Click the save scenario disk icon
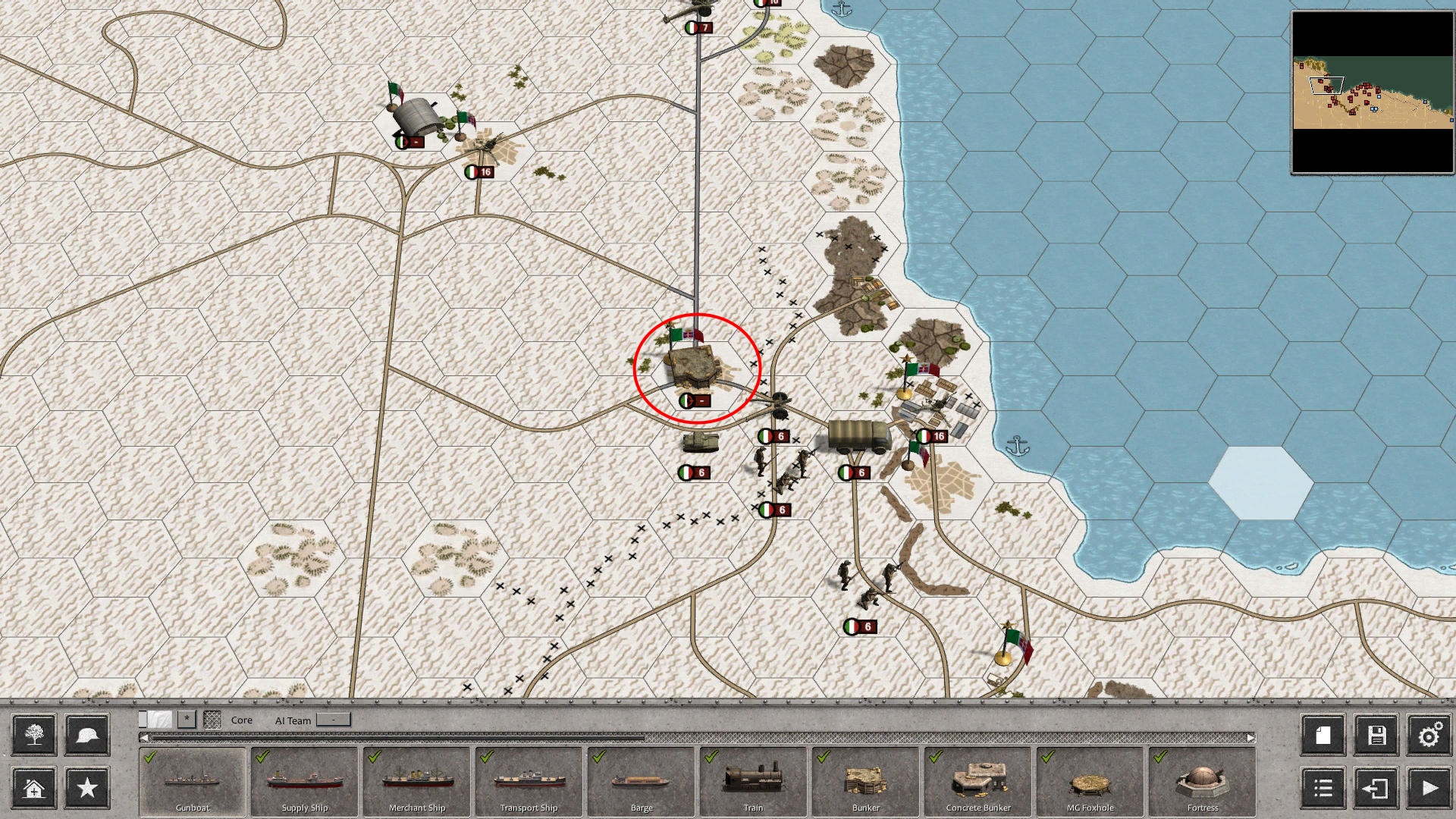The image size is (1456, 819). click(1375, 735)
